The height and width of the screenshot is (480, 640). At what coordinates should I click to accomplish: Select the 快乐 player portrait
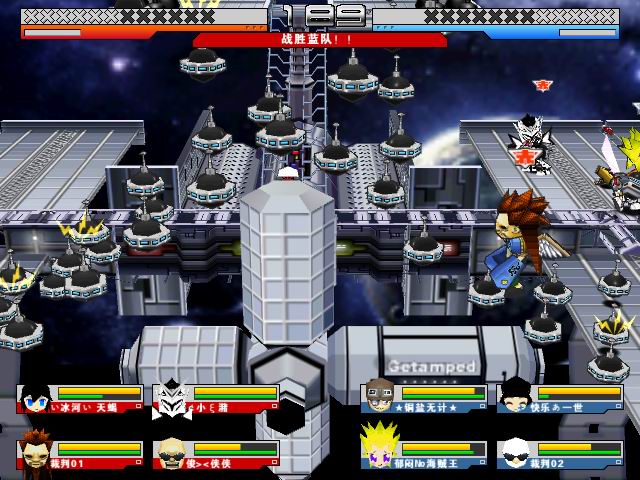pyautogui.click(x=513, y=397)
